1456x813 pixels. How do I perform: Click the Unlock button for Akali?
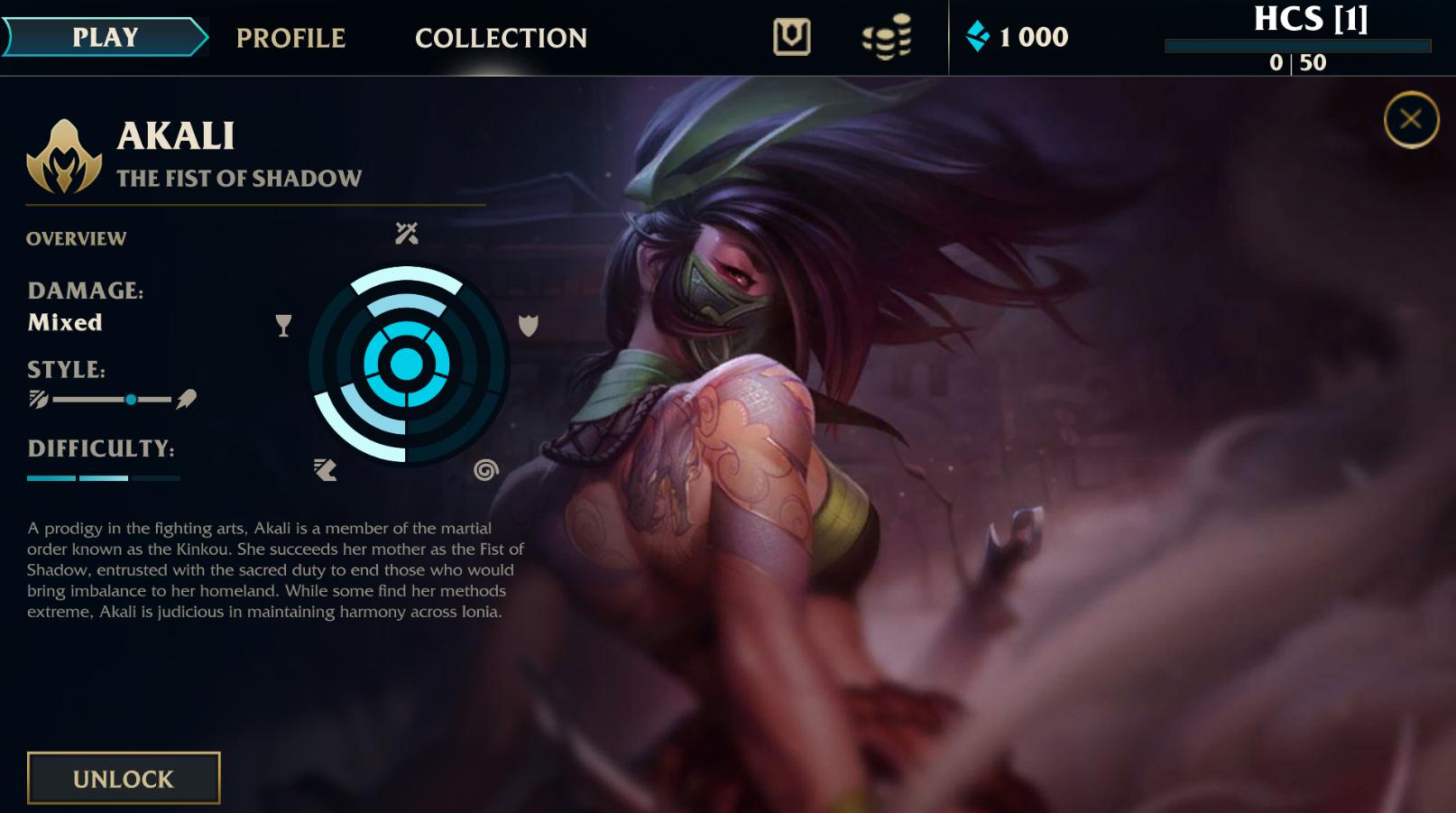click(x=124, y=777)
